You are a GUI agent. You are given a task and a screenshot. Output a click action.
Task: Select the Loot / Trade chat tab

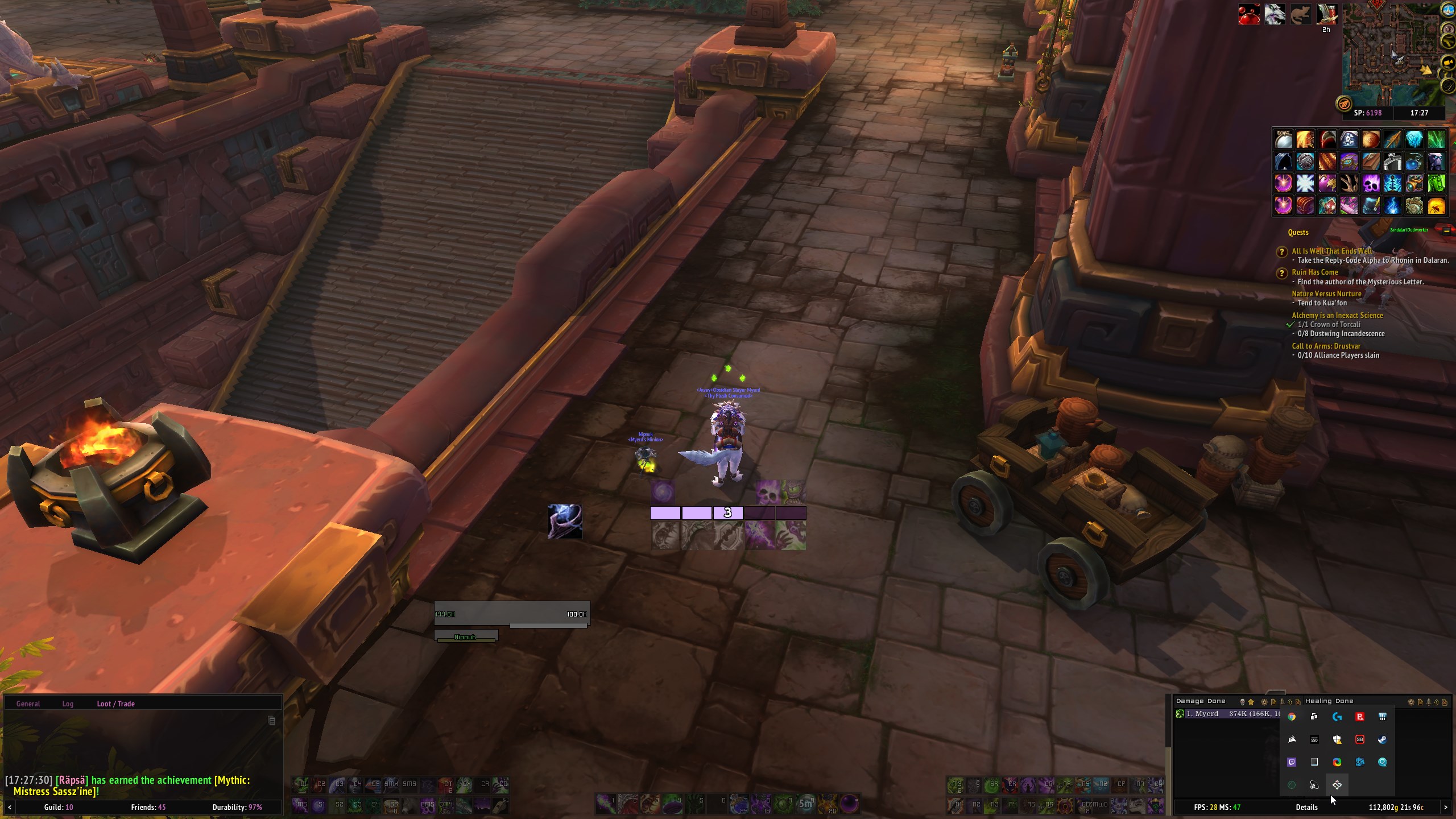(x=115, y=704)
